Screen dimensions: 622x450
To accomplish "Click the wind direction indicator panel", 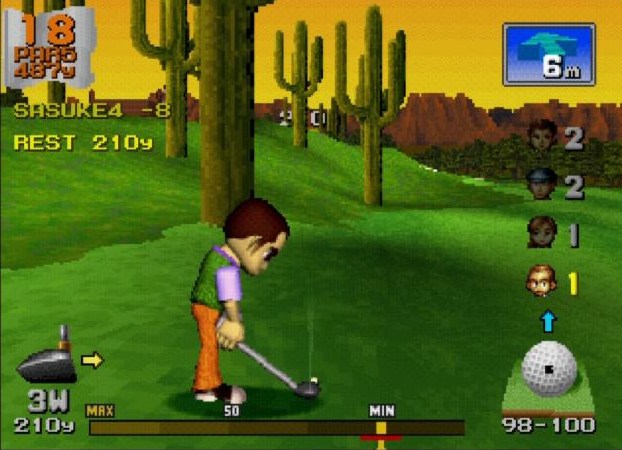I will (x=549, y=54).
